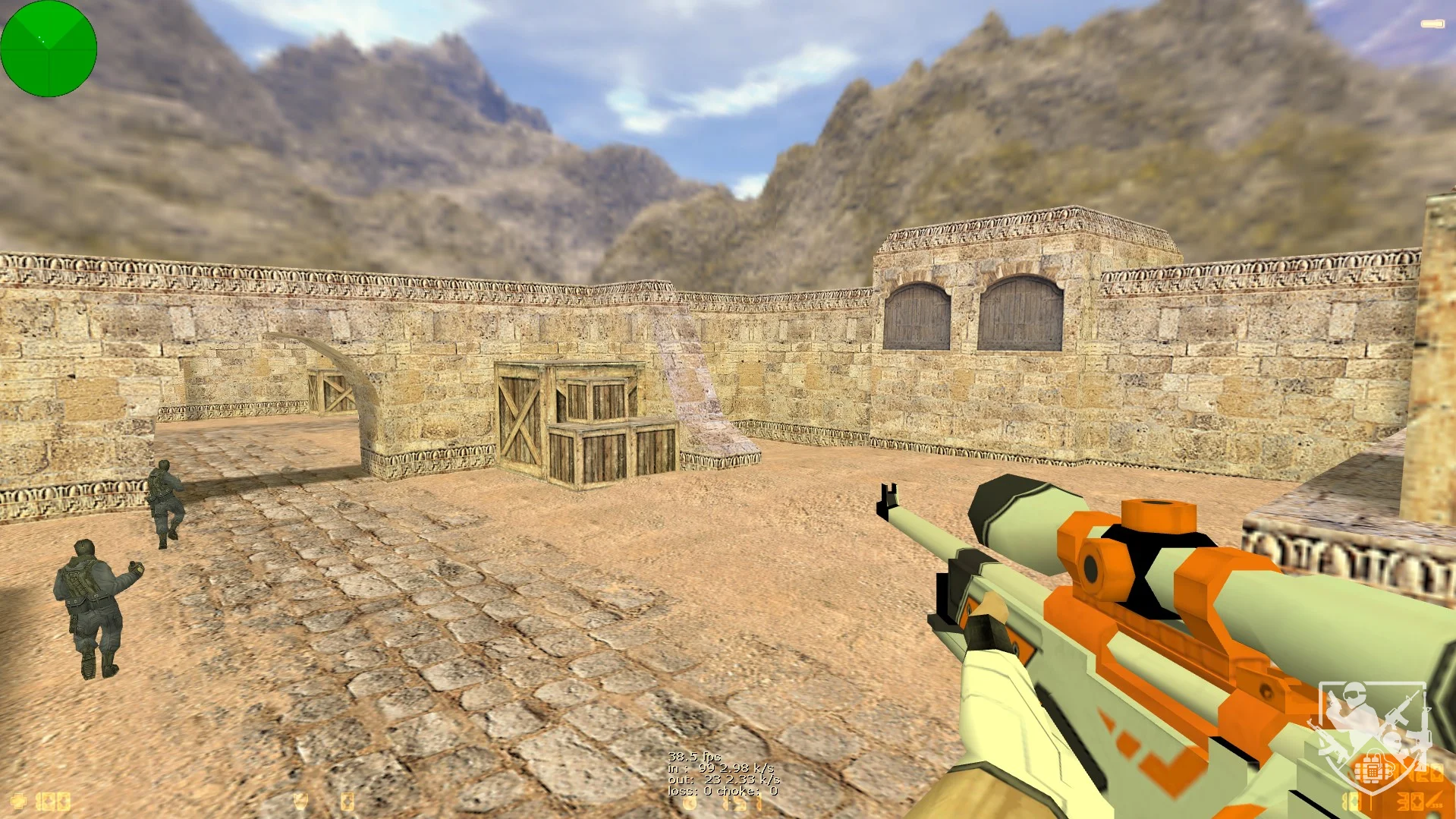This screenshot has width=1456, height=819.
Task: Click the green radar circle
Action: pos(49,49)
